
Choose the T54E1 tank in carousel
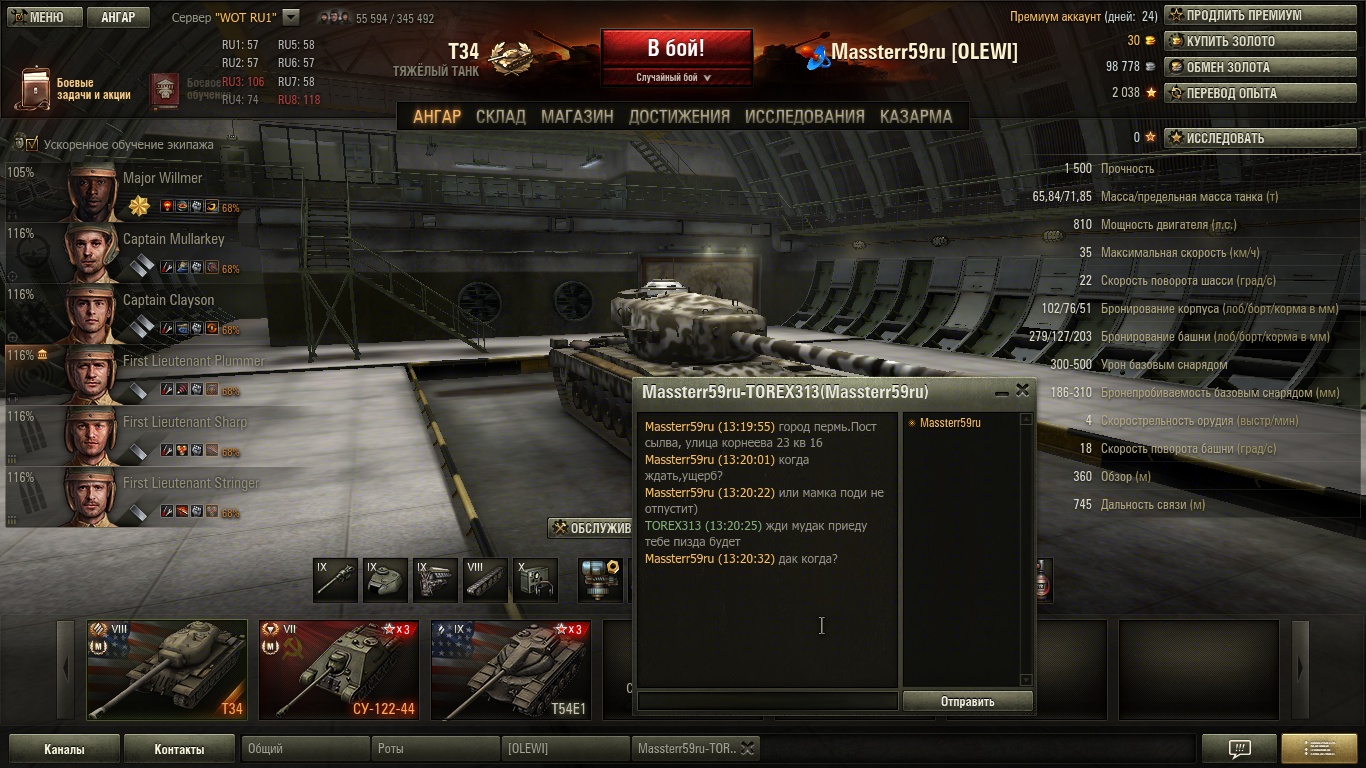pos(510,669)
